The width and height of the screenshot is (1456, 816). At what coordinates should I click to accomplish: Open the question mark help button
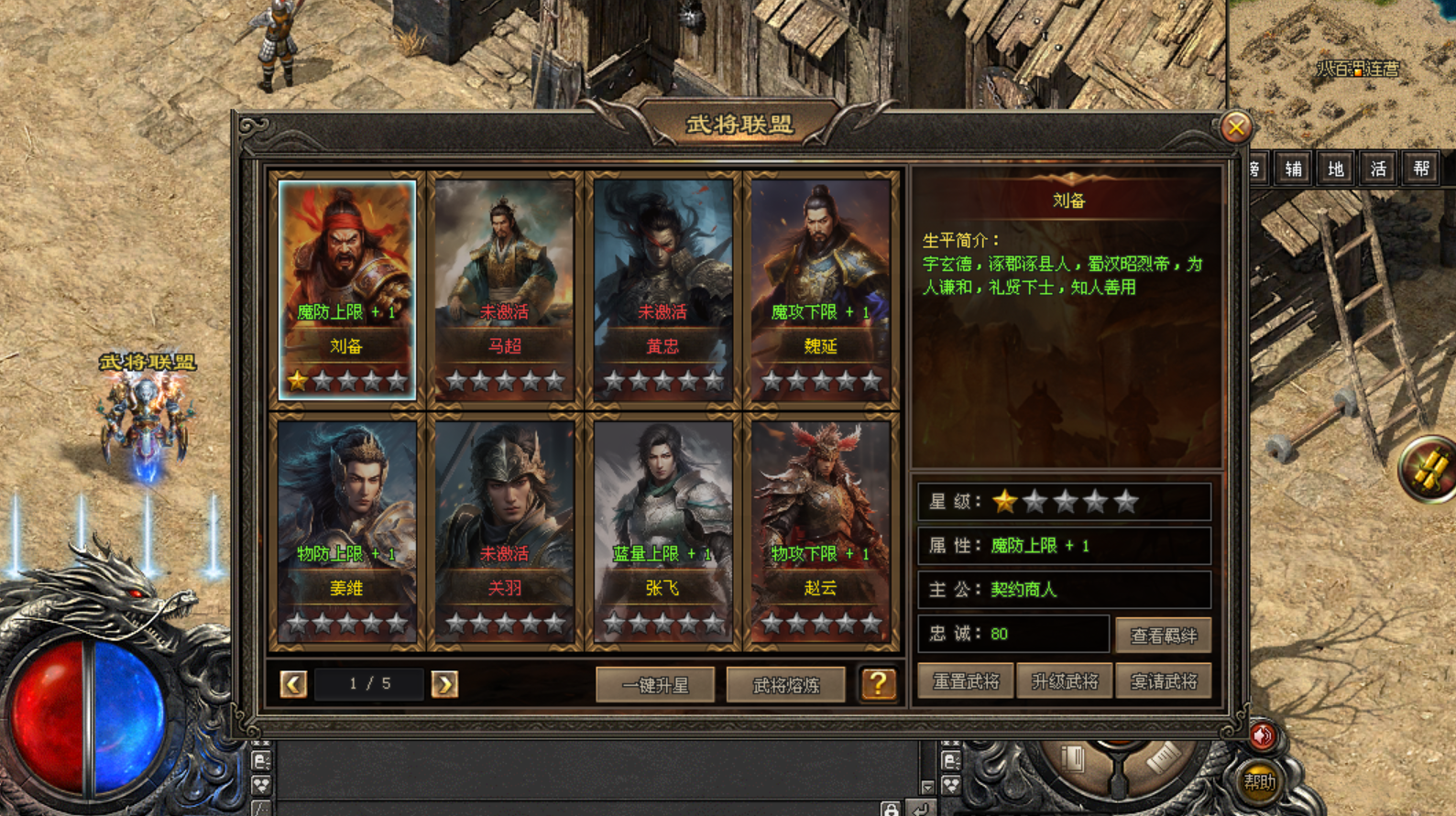878,683
